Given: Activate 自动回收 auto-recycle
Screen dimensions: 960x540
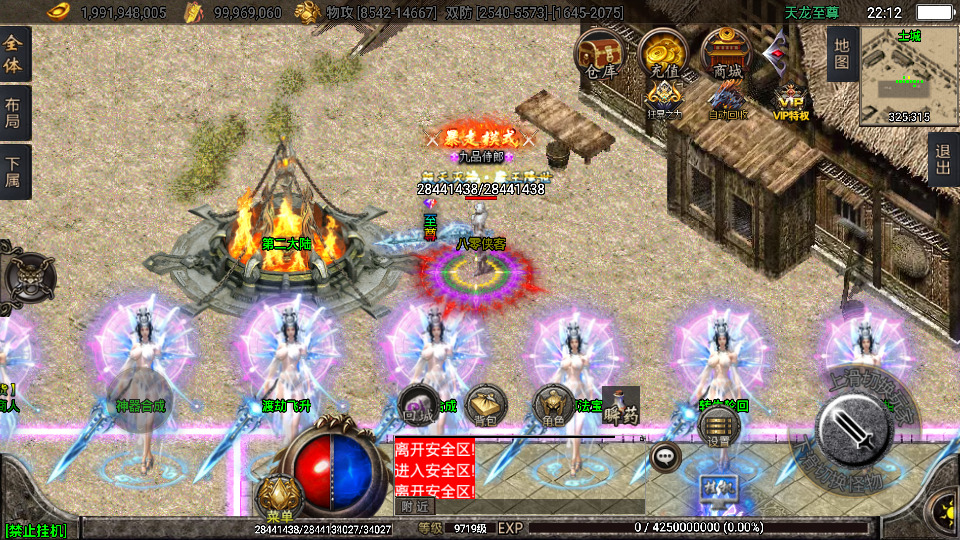Looking at the screenshot, I should tap(727, 100).
